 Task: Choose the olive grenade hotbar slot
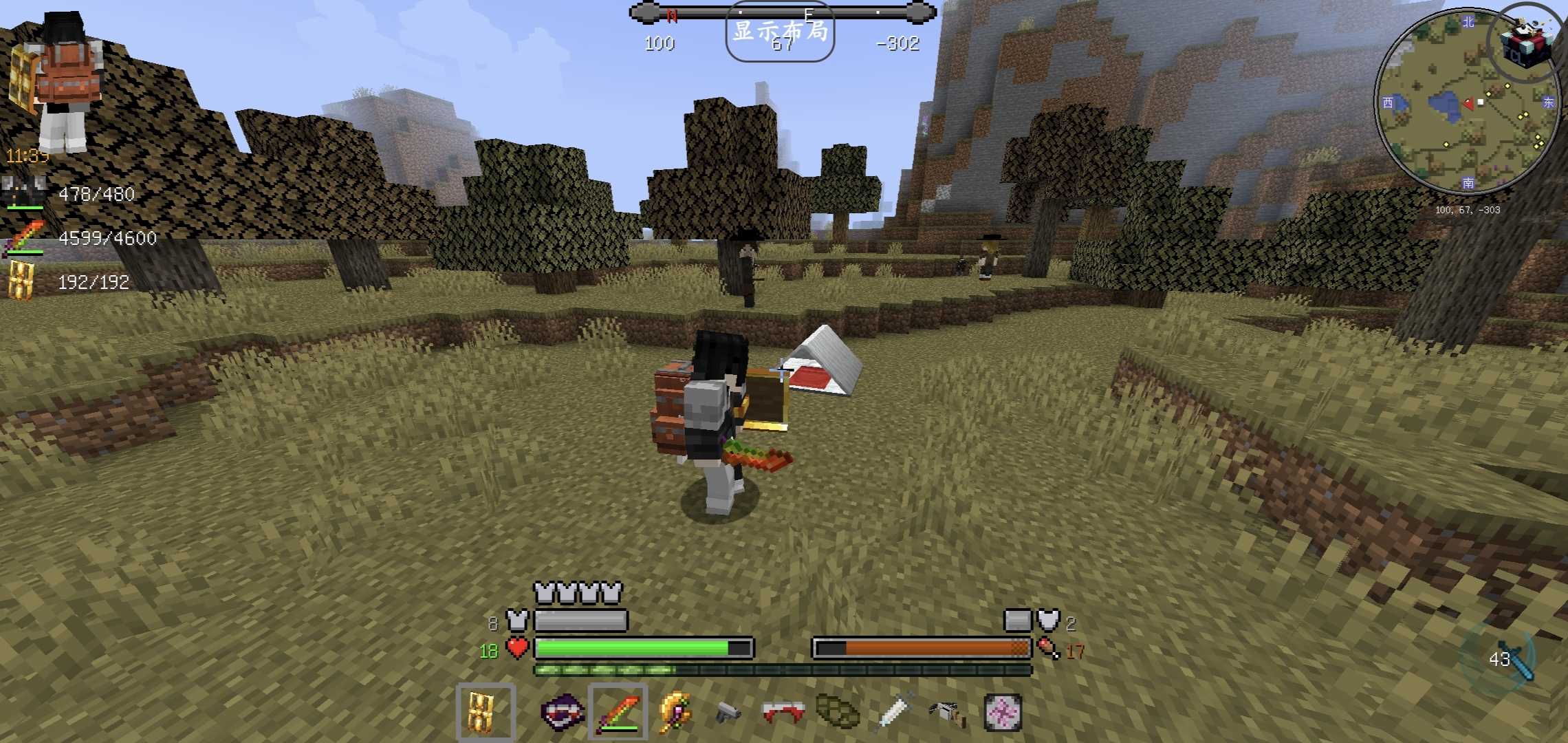click(x=838, y=712)
